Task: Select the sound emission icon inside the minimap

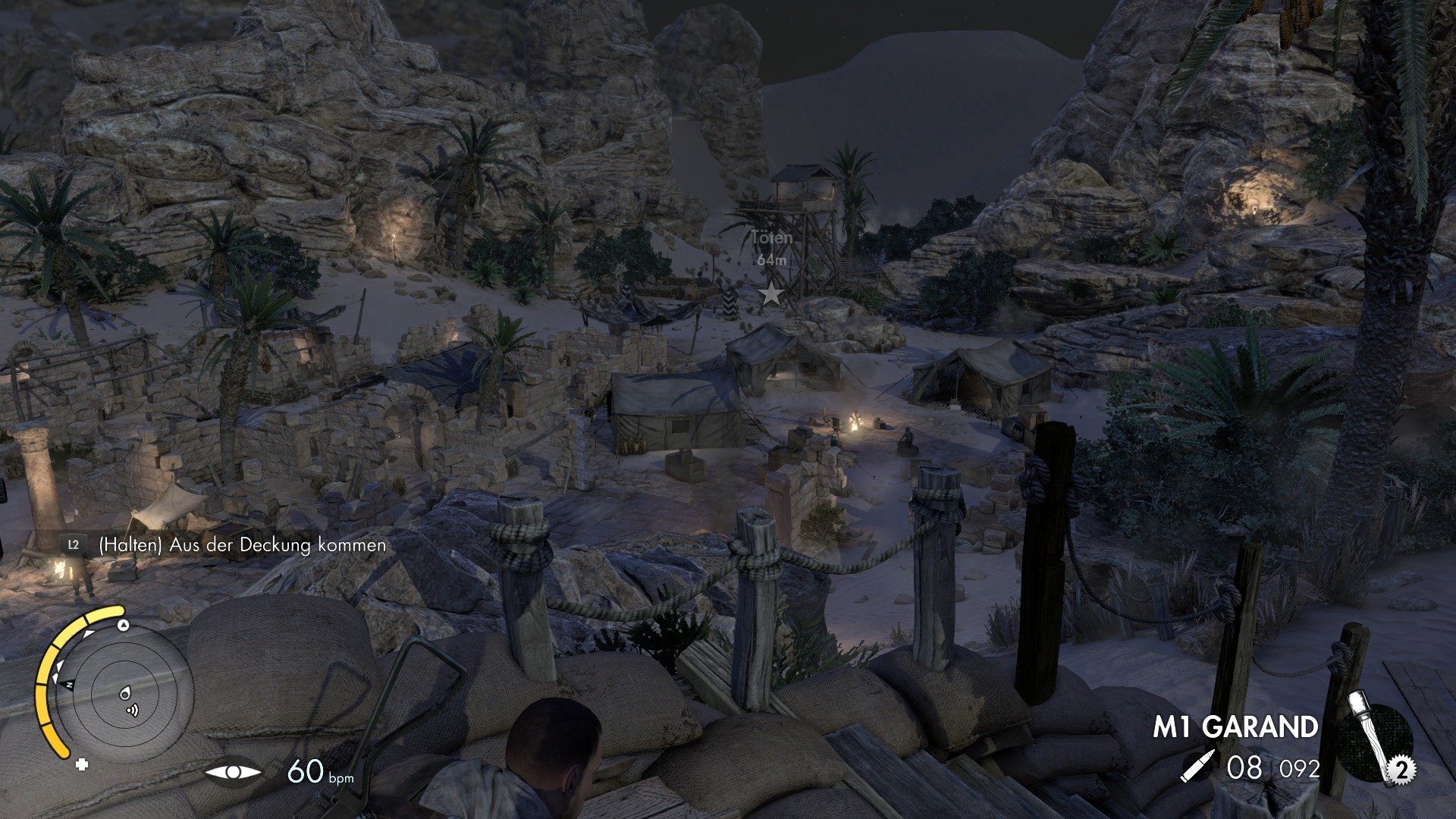Action: pos(132,711)
